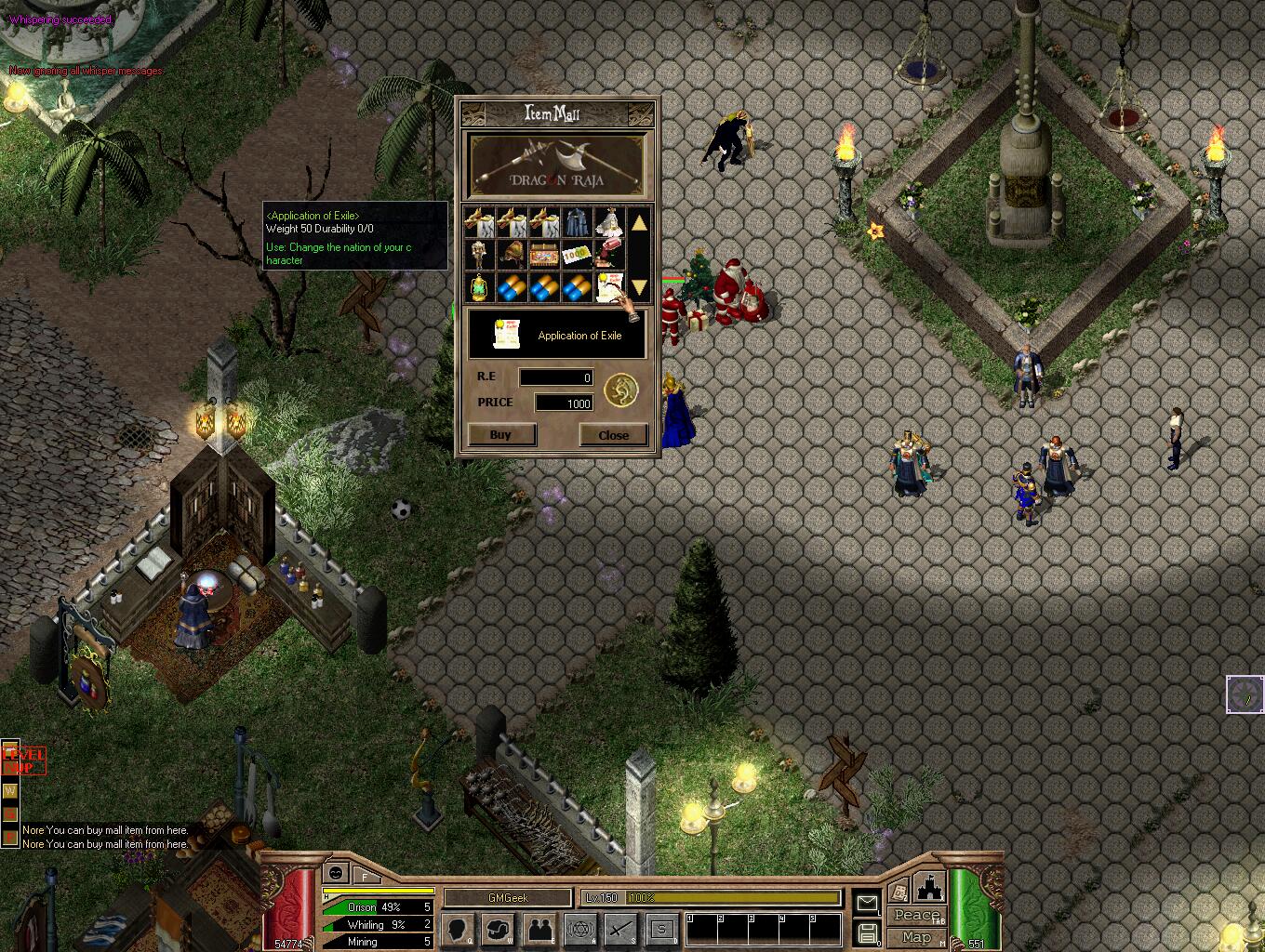Toggle the Peace mode button

(x=916, y=916)
